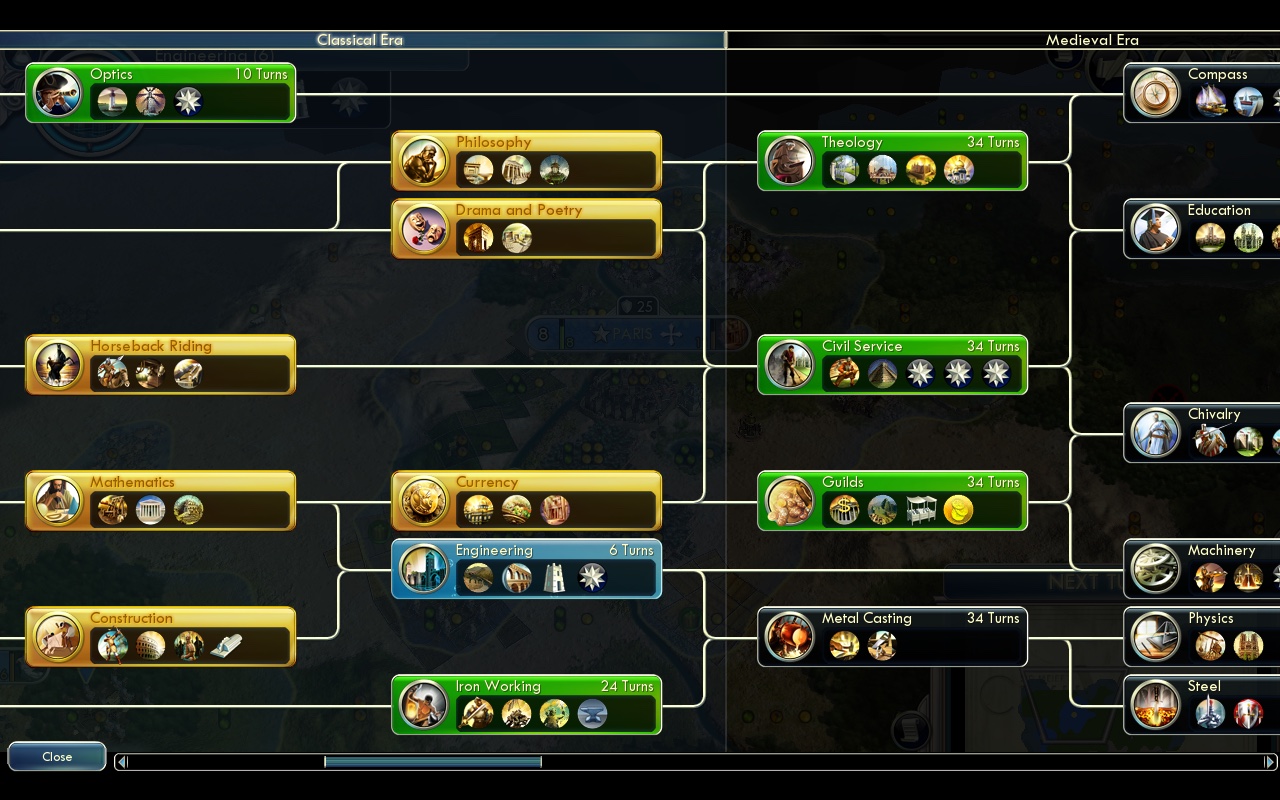Image resolution: width=1280 pixels, height=800 pixels.
Task: Research Civil Service next
Action: 892,365
